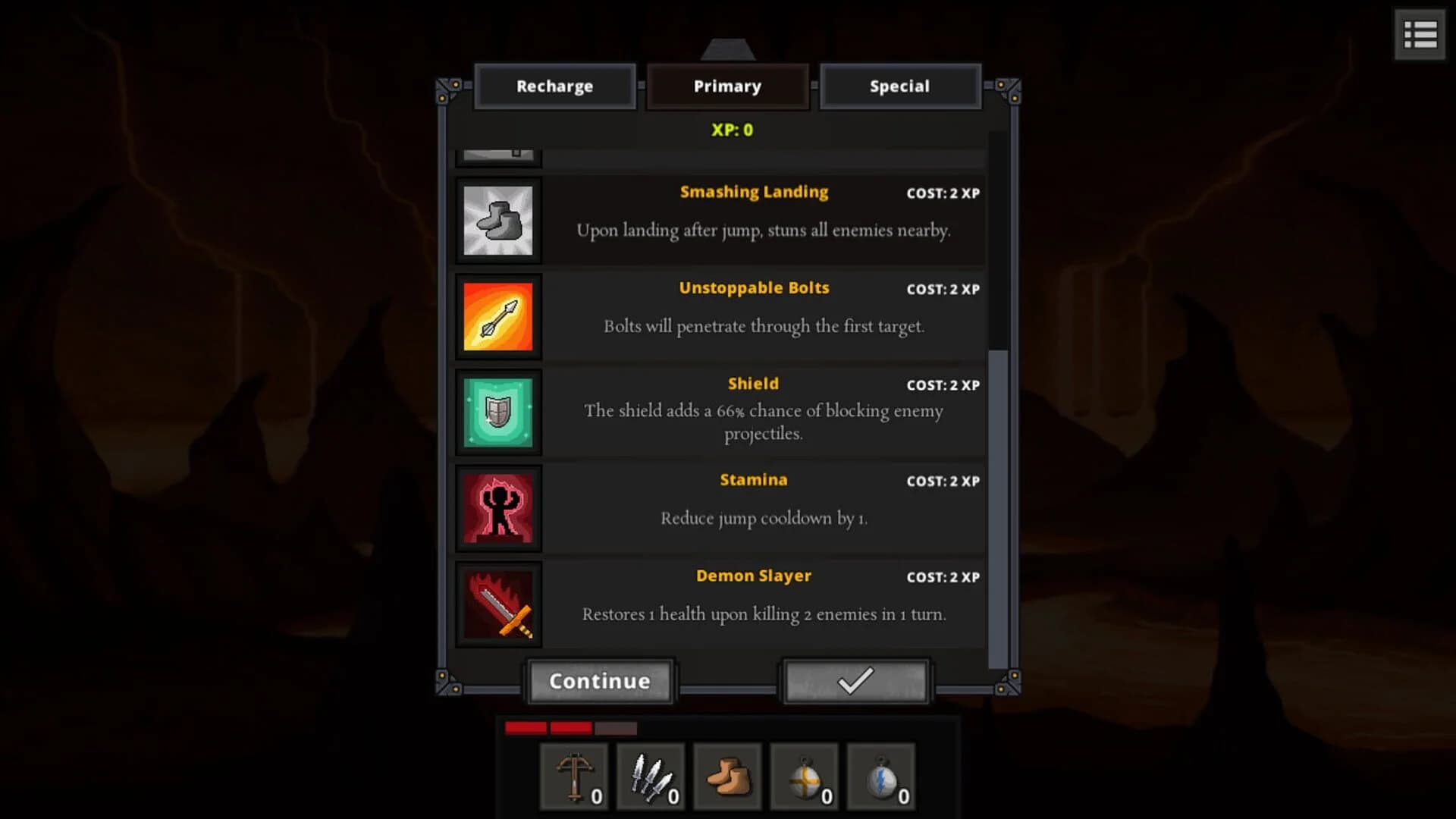Click the Demon Slayer flaming sword icon
Viewport: 1456px width, 819px height.
[497, 604]
